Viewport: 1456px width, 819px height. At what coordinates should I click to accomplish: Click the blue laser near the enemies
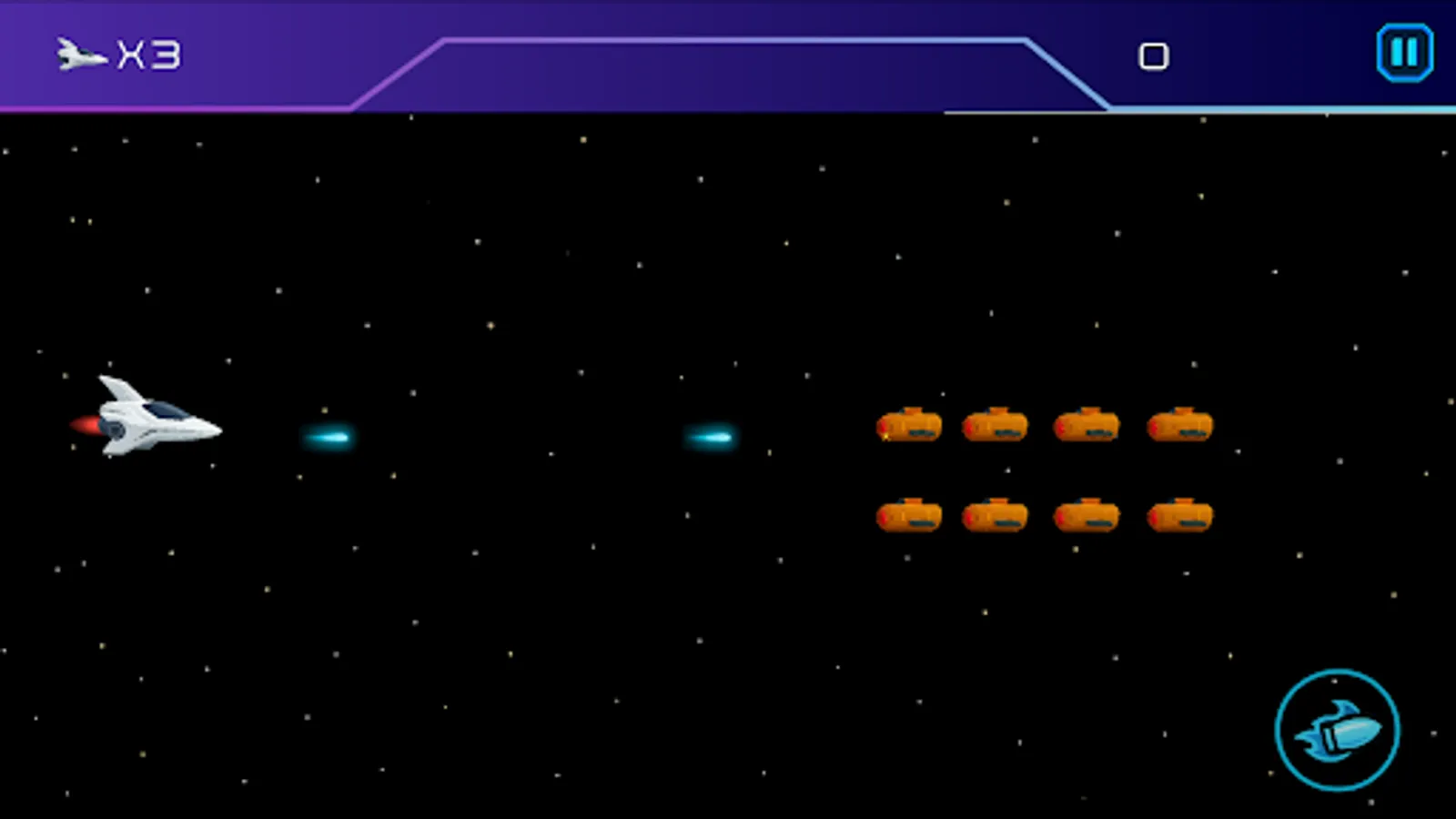(709, 436)
